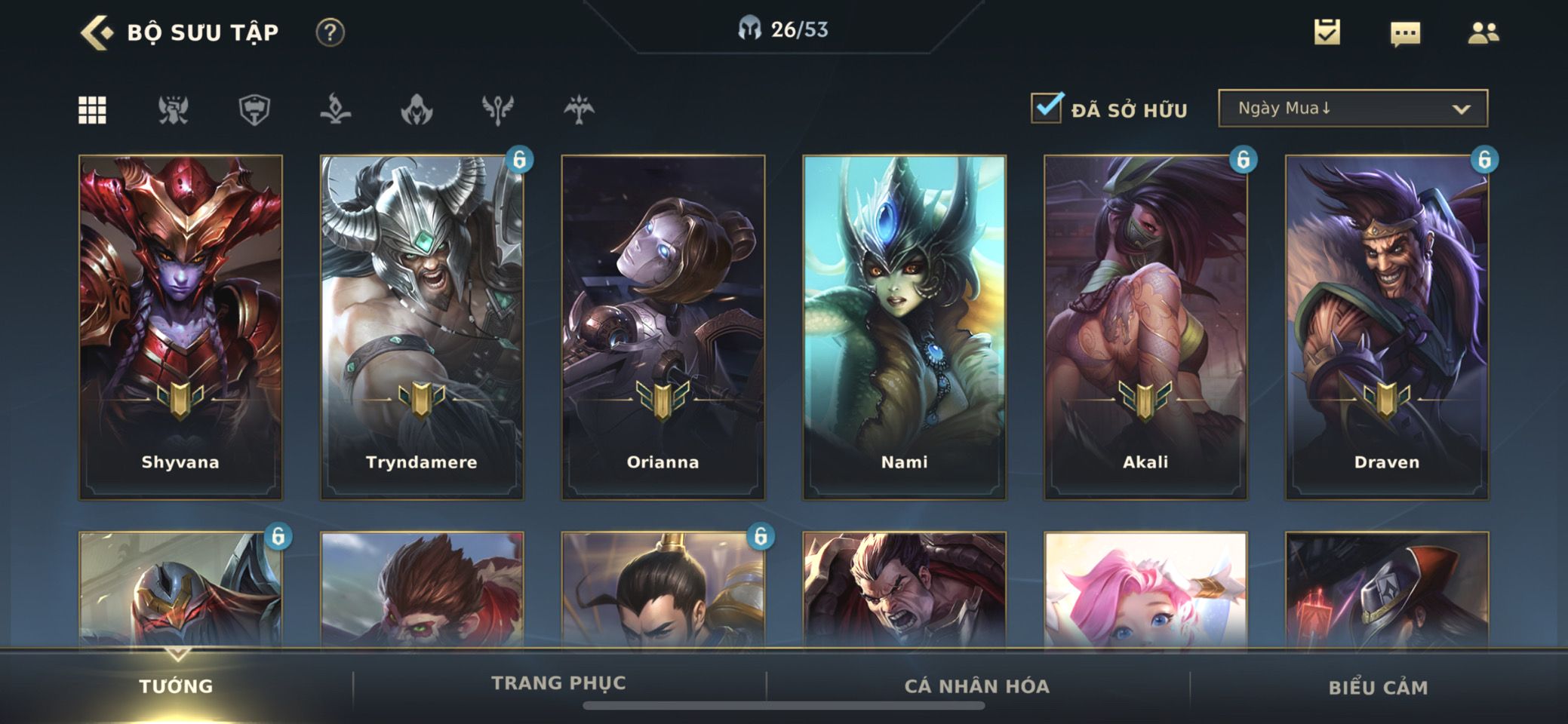The height and width of the screenshot is (724, 1568).
Task: Open the missions checklist icon
Action: click(1327, 32)
